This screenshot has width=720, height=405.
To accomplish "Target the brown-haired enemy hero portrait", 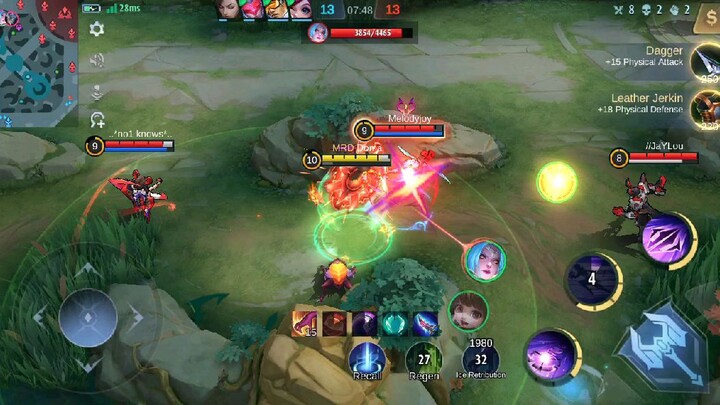I will pos(467,310).
